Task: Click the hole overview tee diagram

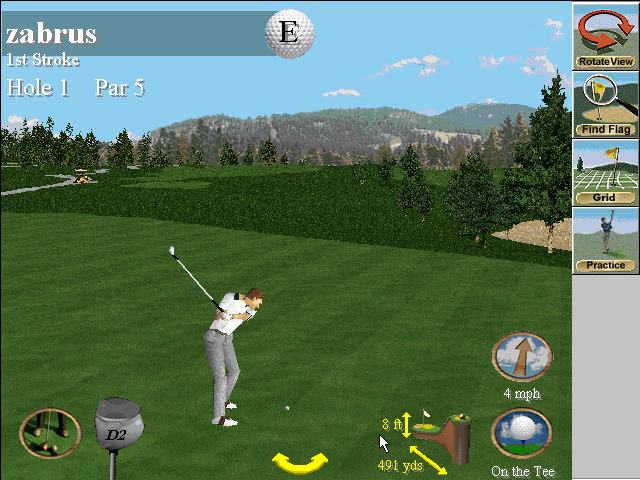Action: (x=446, y=432)
